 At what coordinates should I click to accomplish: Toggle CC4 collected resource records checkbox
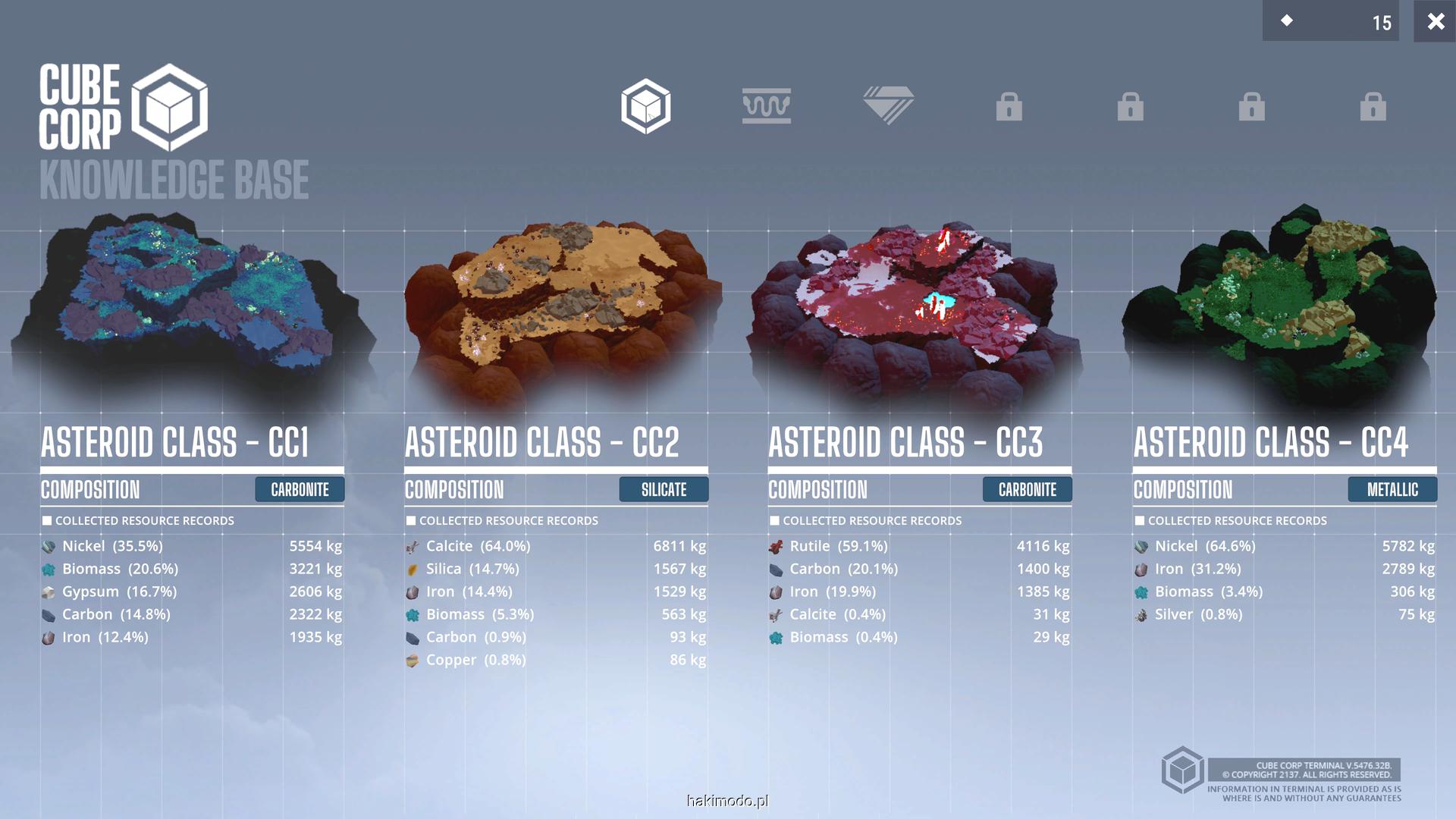pos(1140,521)
